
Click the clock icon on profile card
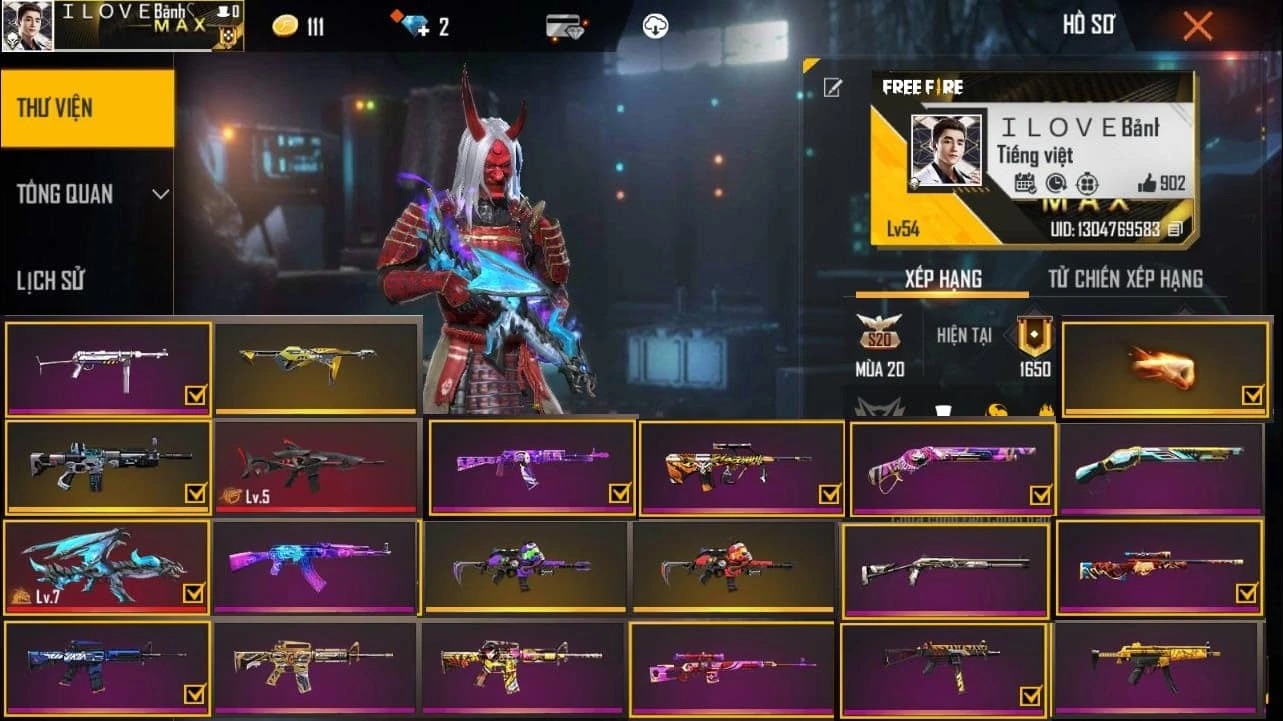[x=1055, y=182]
